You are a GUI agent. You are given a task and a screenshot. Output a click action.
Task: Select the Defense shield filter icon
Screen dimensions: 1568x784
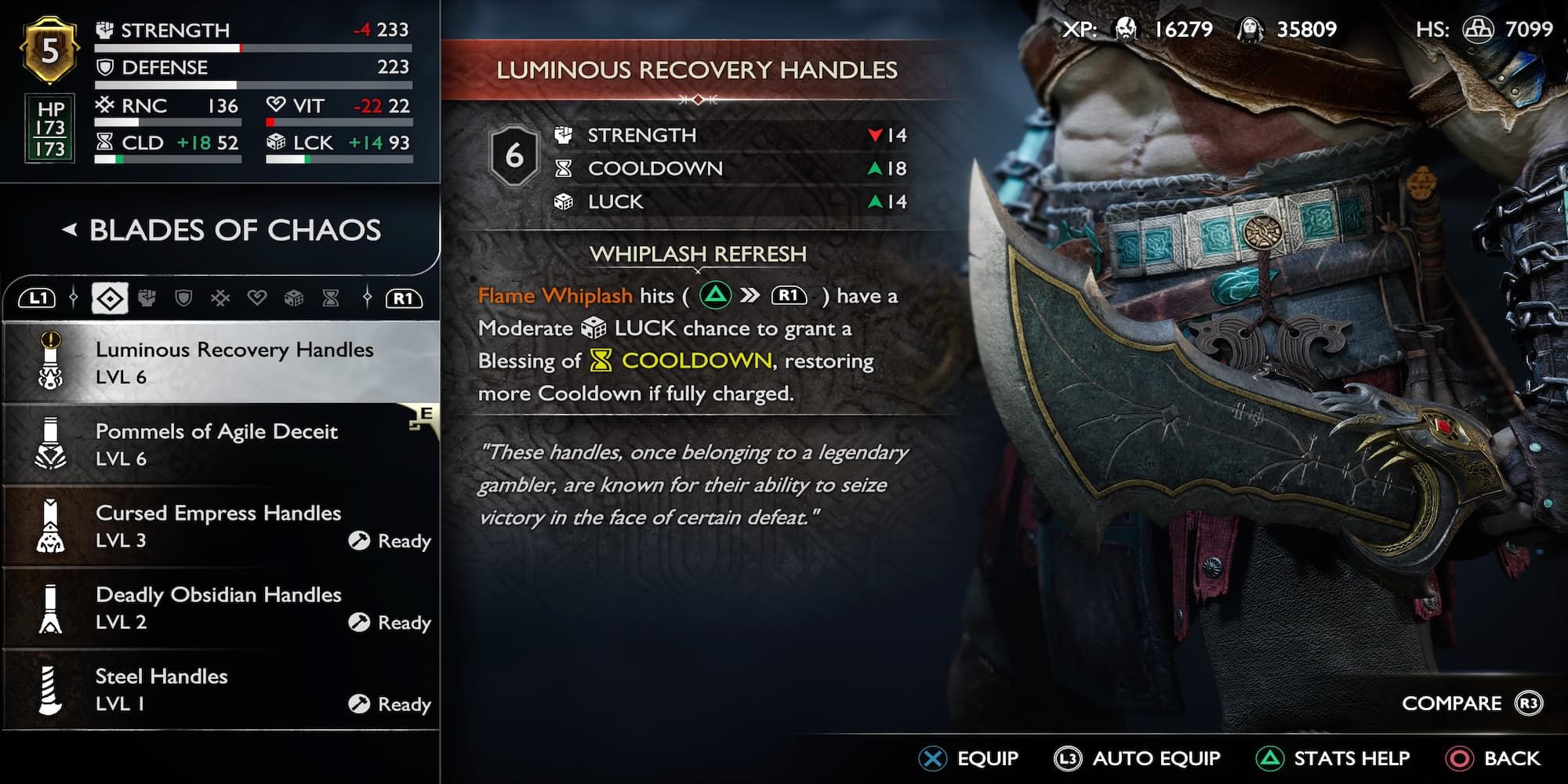pos(183,299)
